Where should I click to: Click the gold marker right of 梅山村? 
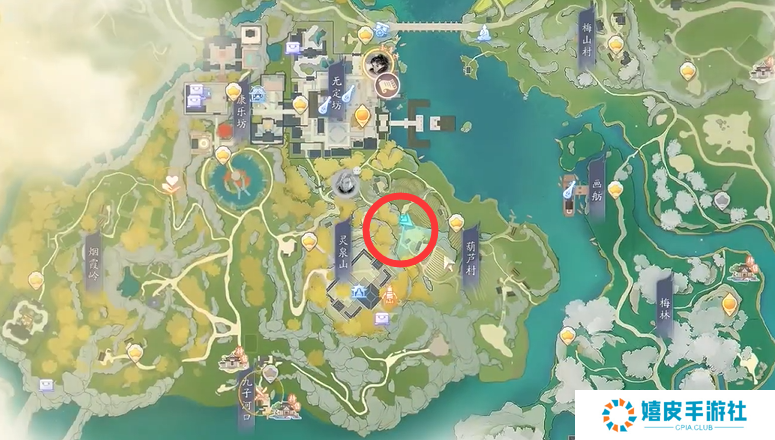687,70
